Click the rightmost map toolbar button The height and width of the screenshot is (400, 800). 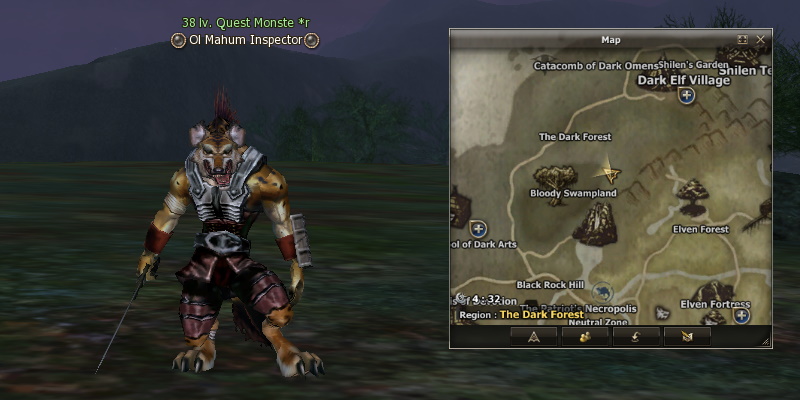[x=686, y=336]
